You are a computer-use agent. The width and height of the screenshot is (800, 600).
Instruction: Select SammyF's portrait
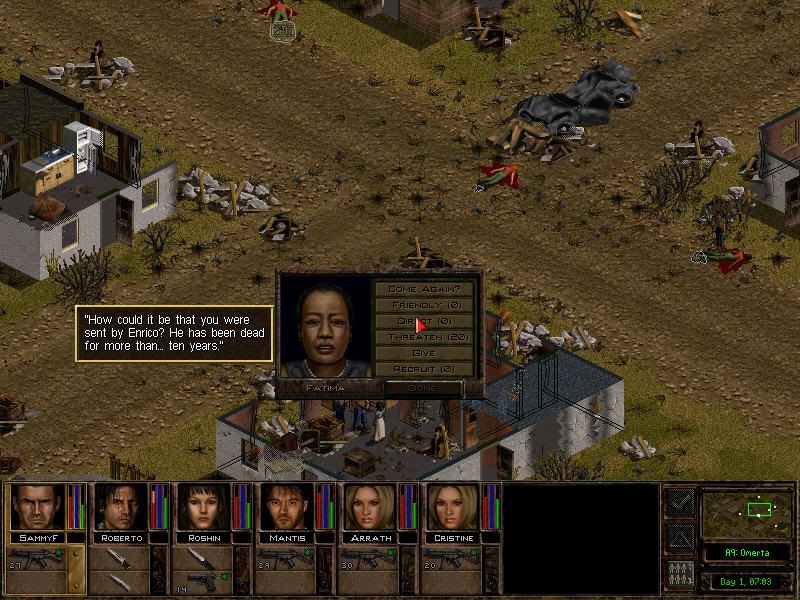(x=37, y=507)
